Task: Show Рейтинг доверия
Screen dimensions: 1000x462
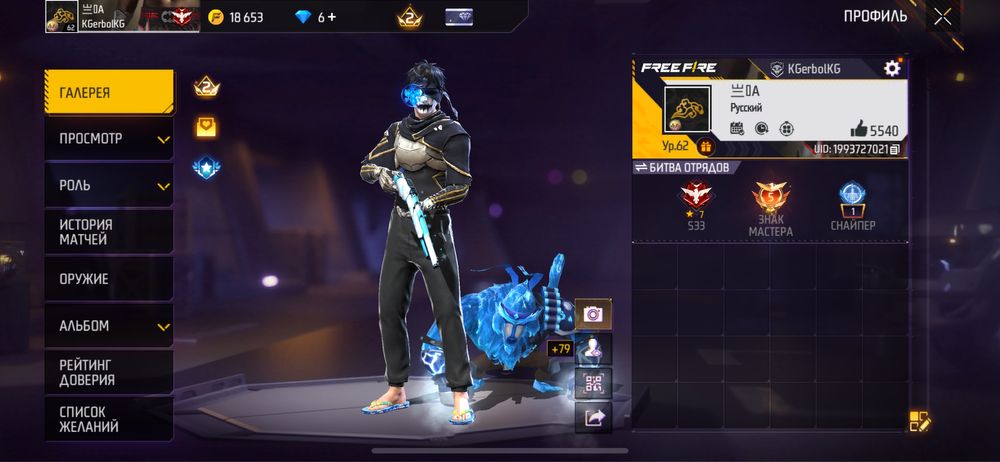Action: (108, 372)
